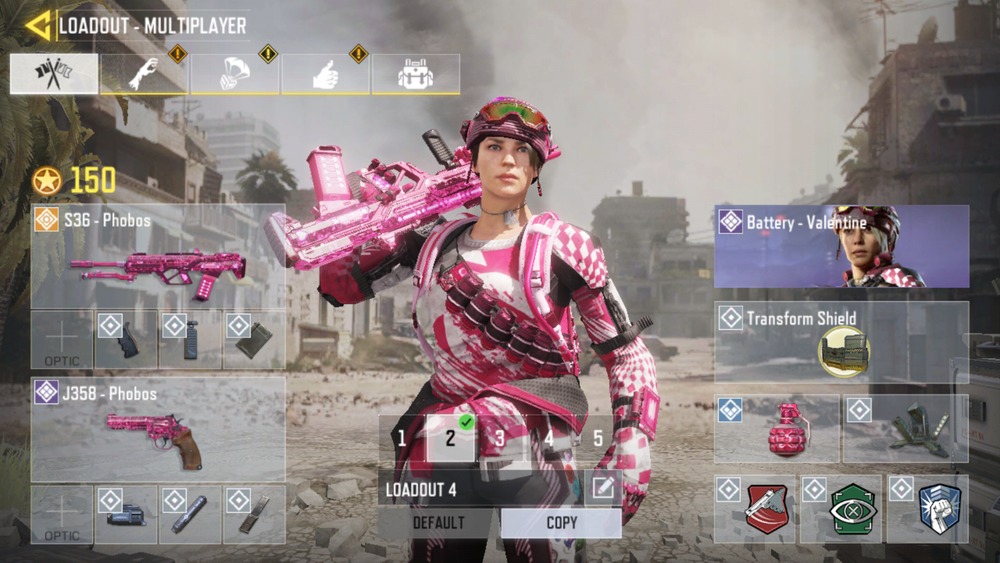The image size is (1000, 563).
Task: Open the parachute tab
Action: 234,74
